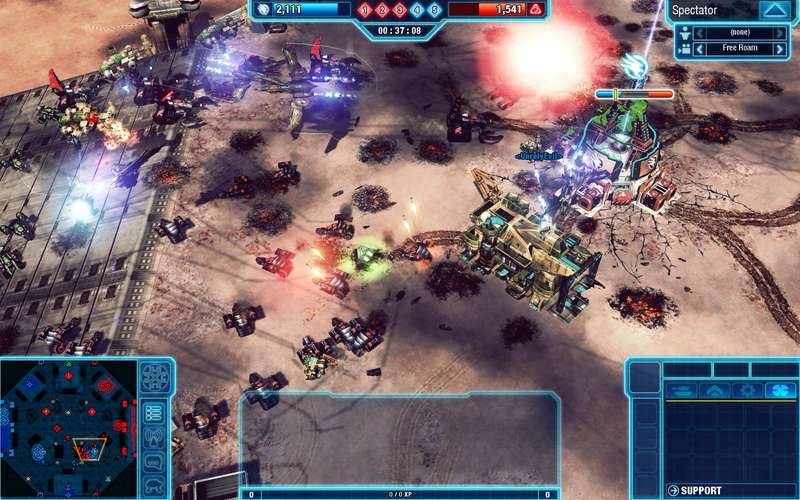Select player 4 blue circle marker
The width and height of the screenshot is (800, 500).
(x=417, y=10)
